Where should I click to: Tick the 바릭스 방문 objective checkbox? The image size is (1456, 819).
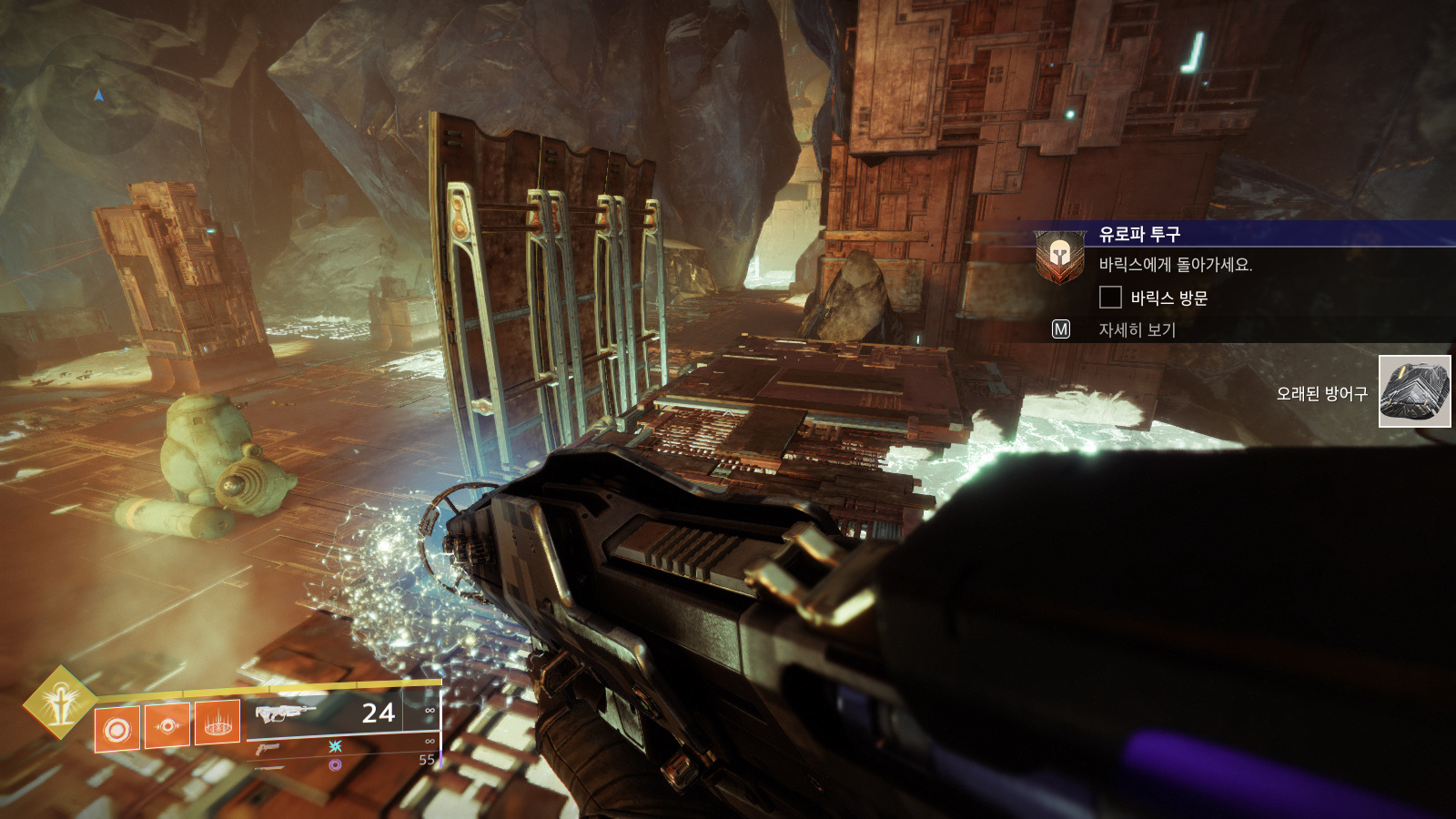tap(1110, 298)
